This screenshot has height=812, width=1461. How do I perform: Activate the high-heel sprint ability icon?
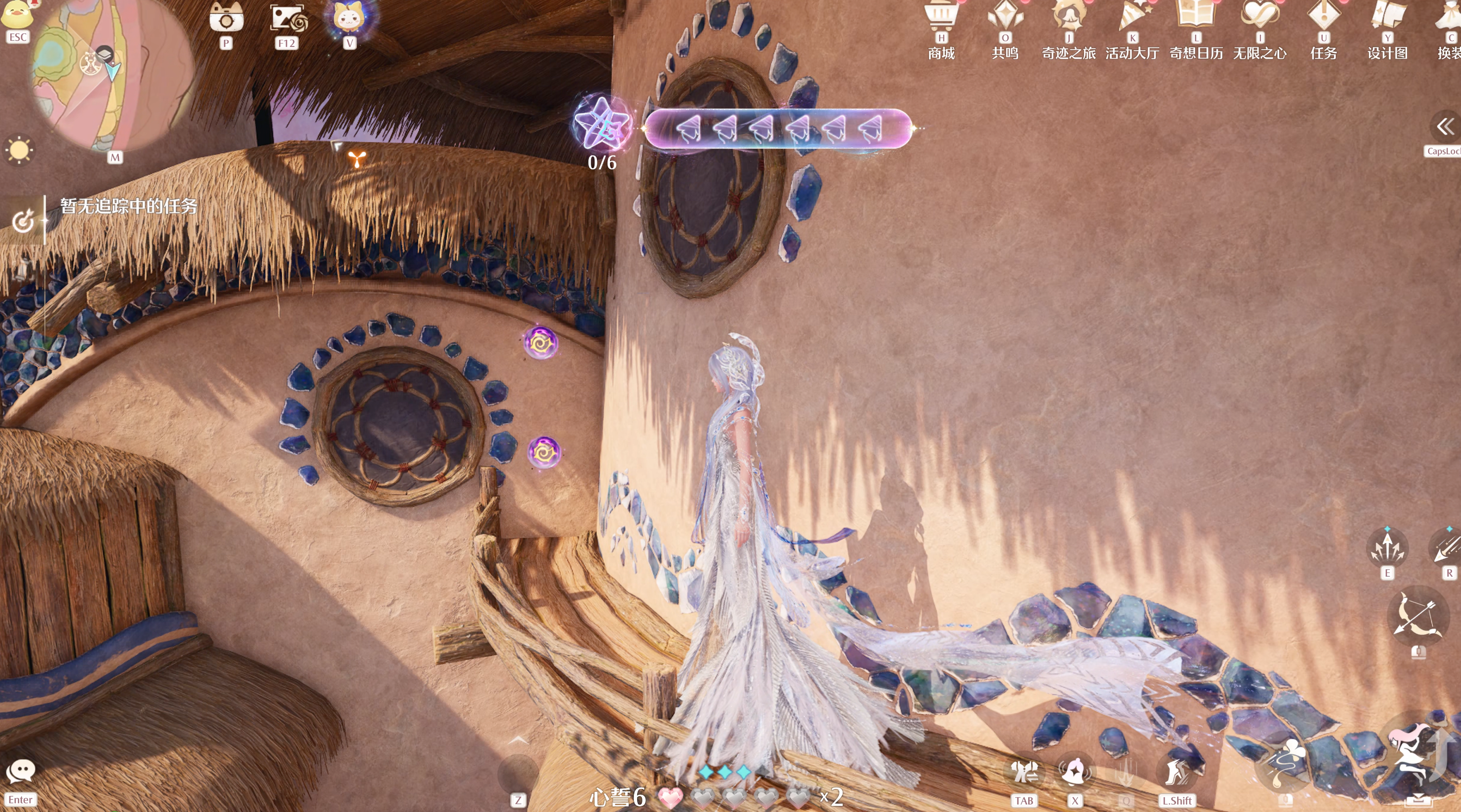(1176, 772)
